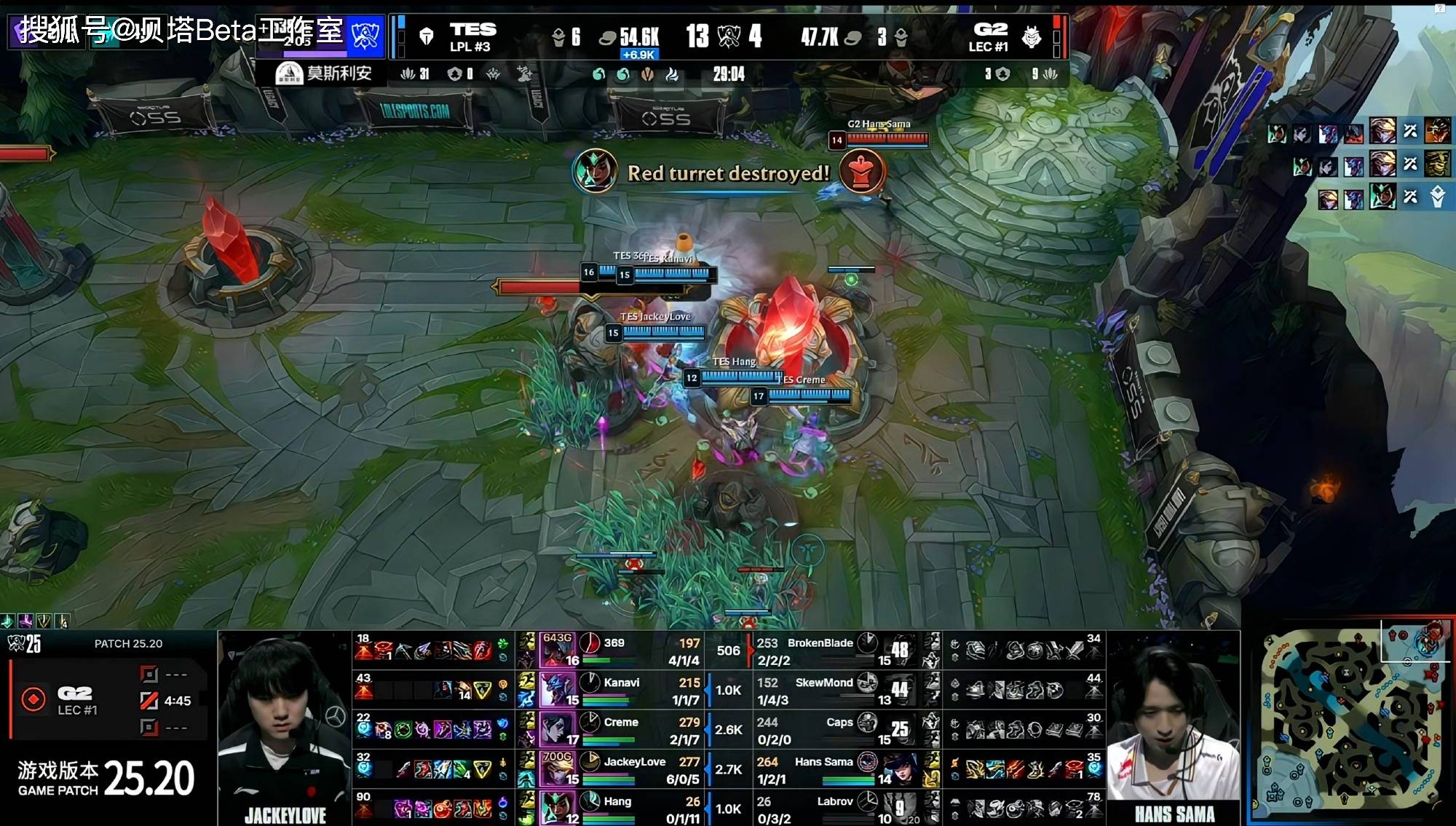1456x826 pixels.
Task: Select SkewMond's scoreboard entry
Action: 823,683
